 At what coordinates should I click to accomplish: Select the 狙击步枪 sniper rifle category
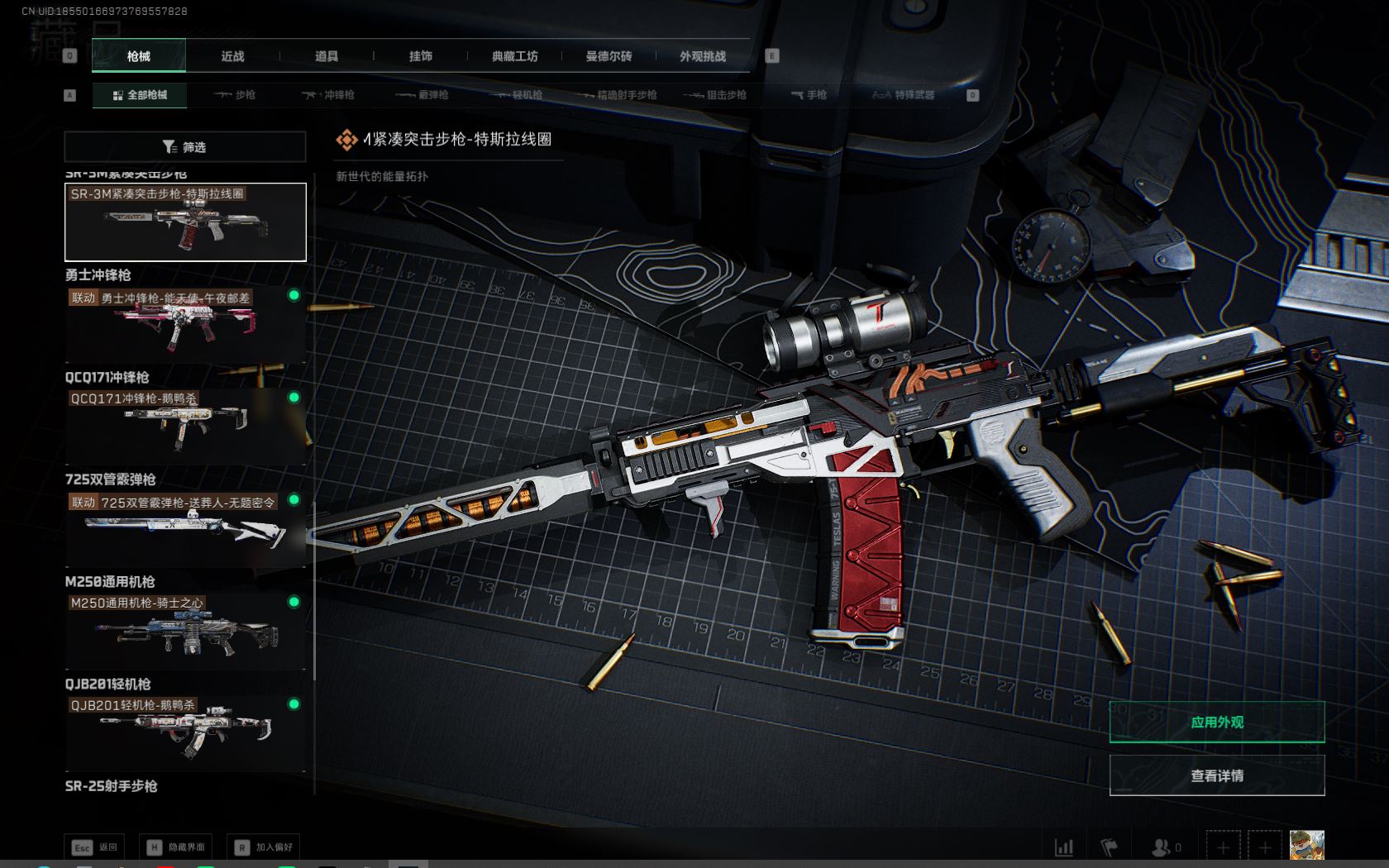pyautogui.click(x=716, y=95)
